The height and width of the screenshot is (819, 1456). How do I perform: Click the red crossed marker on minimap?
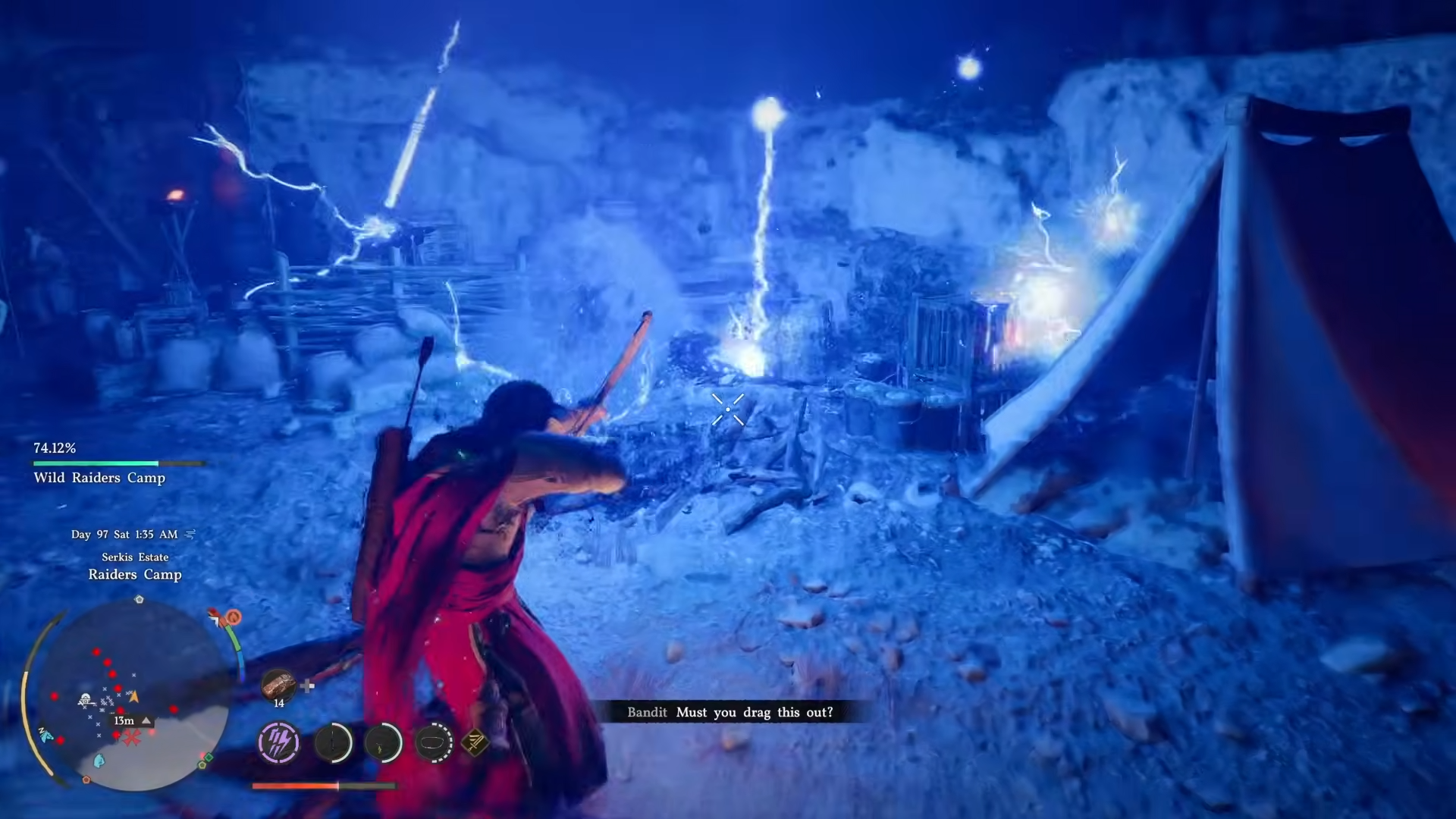point(133,738)
